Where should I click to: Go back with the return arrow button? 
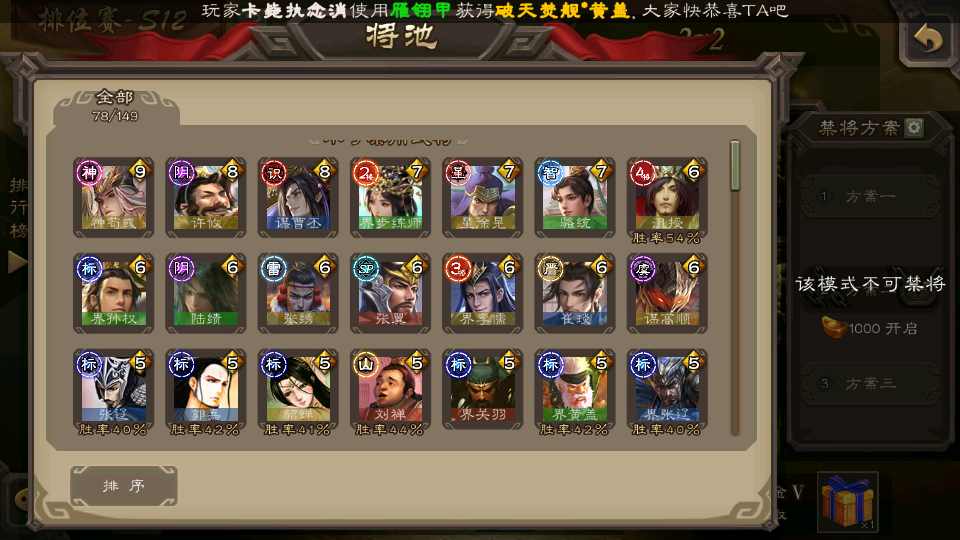coord(927,40)
